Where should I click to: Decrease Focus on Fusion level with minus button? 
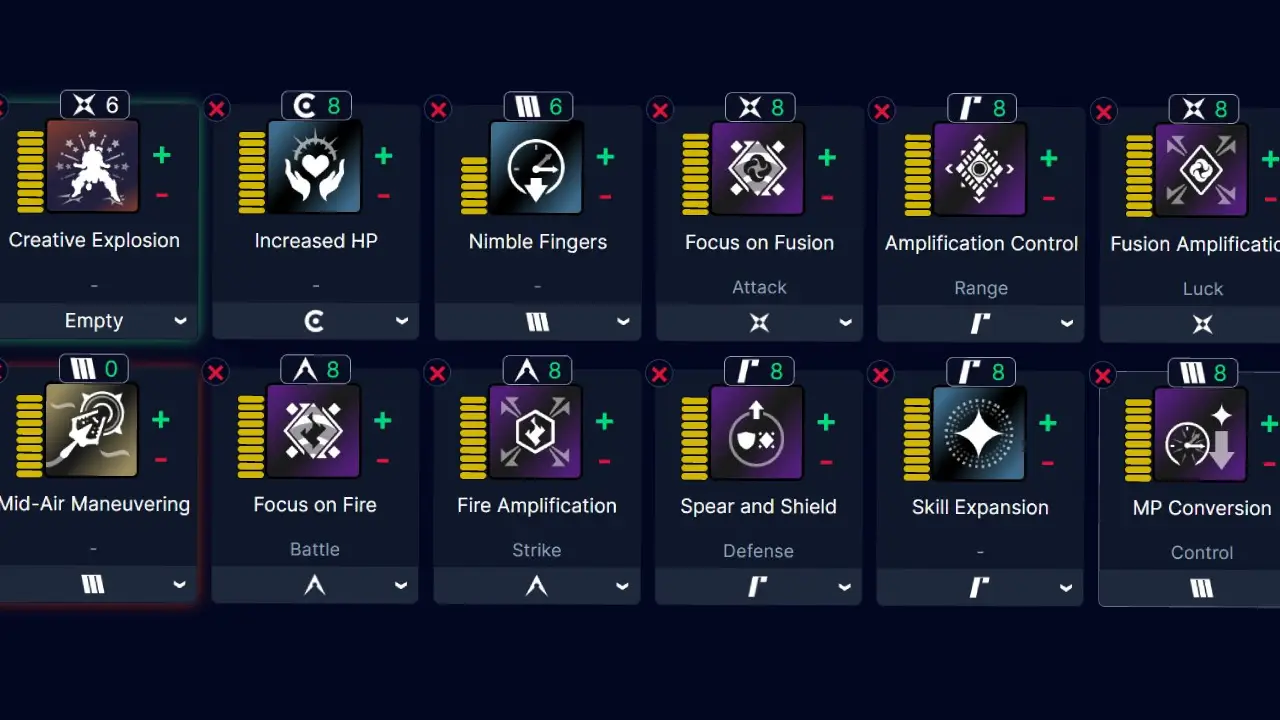[826, 197]
